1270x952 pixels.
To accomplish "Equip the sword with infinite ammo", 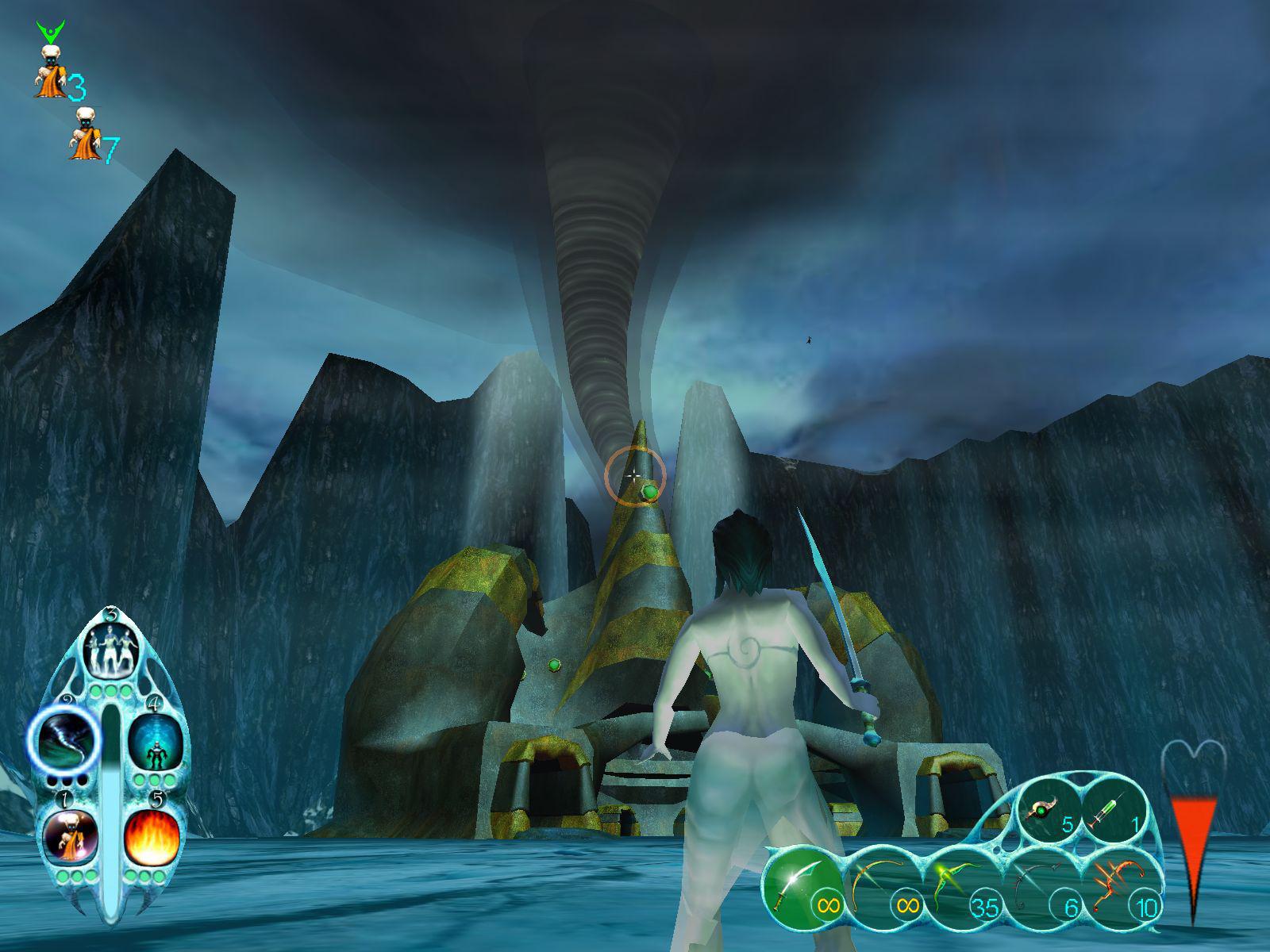I will tap(802, 889).
